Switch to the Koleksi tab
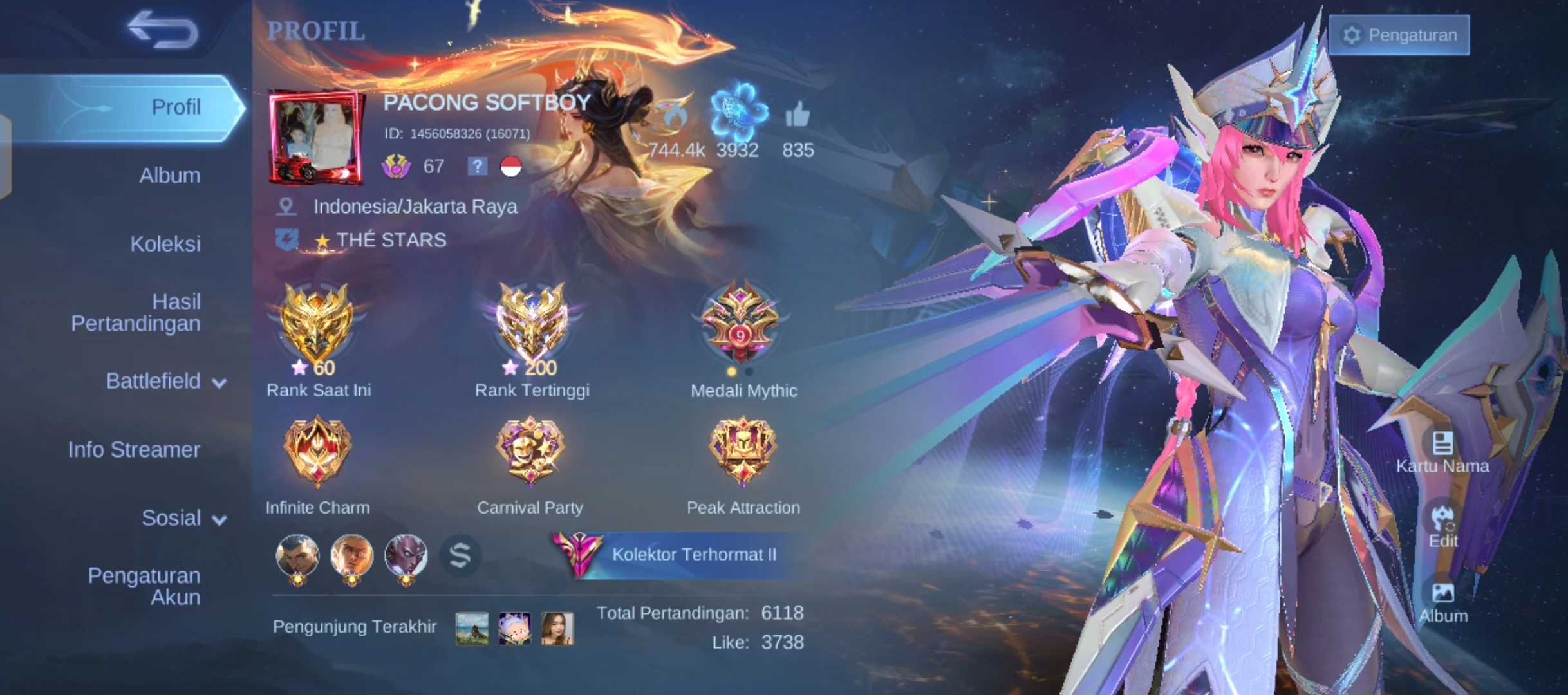 (165, 245)
